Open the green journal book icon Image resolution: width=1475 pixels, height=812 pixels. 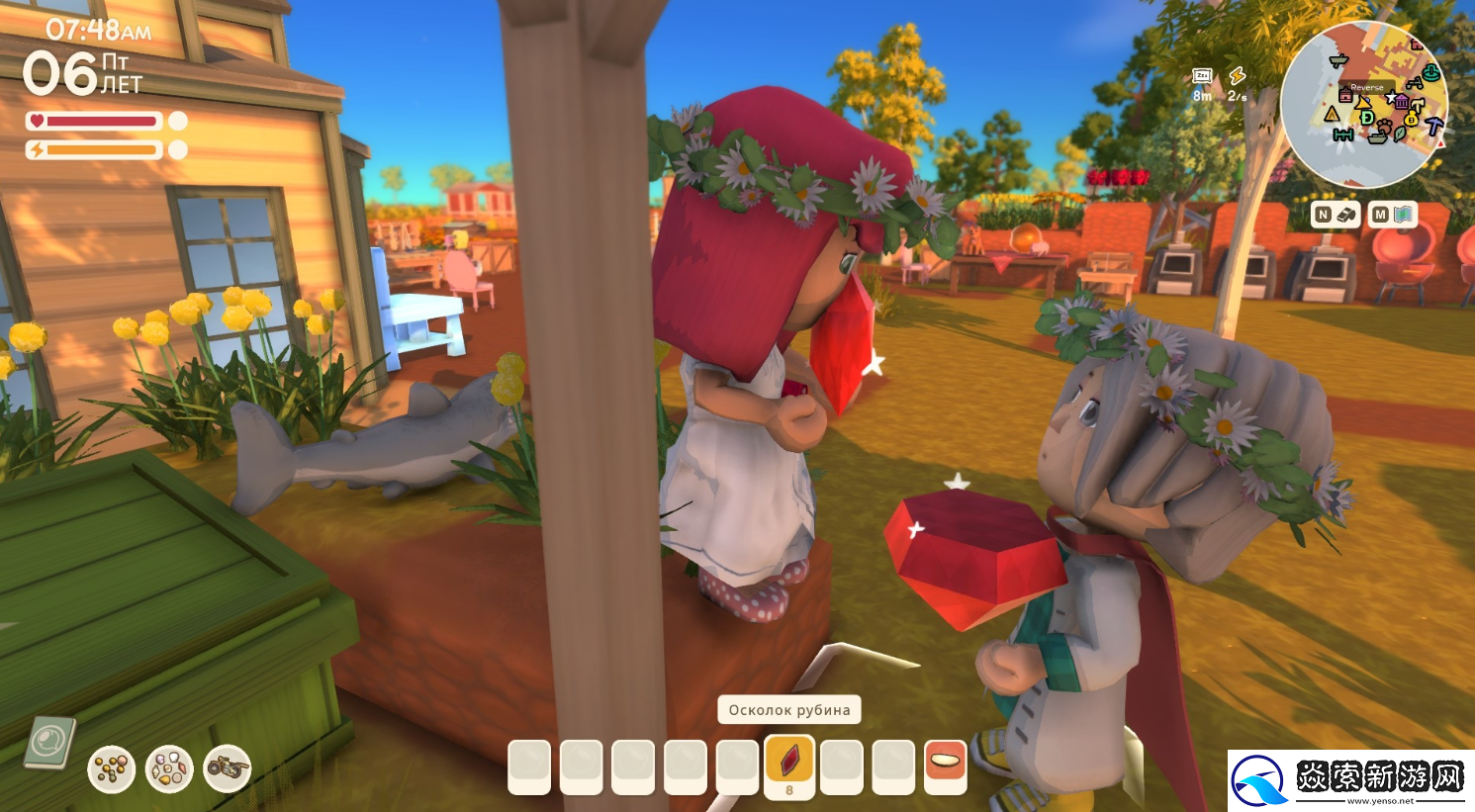pos(49,742)
